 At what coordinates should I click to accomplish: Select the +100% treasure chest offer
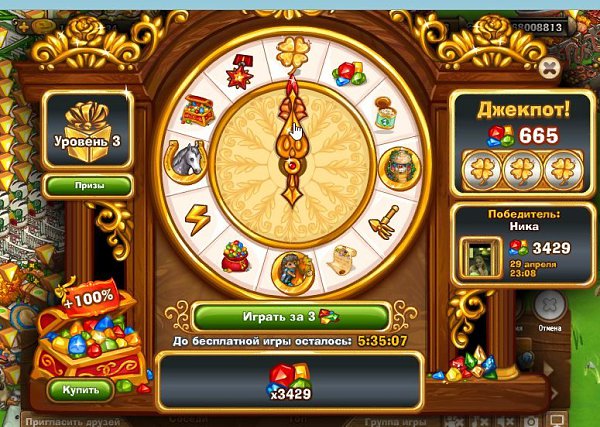click(x=85, y=335)
